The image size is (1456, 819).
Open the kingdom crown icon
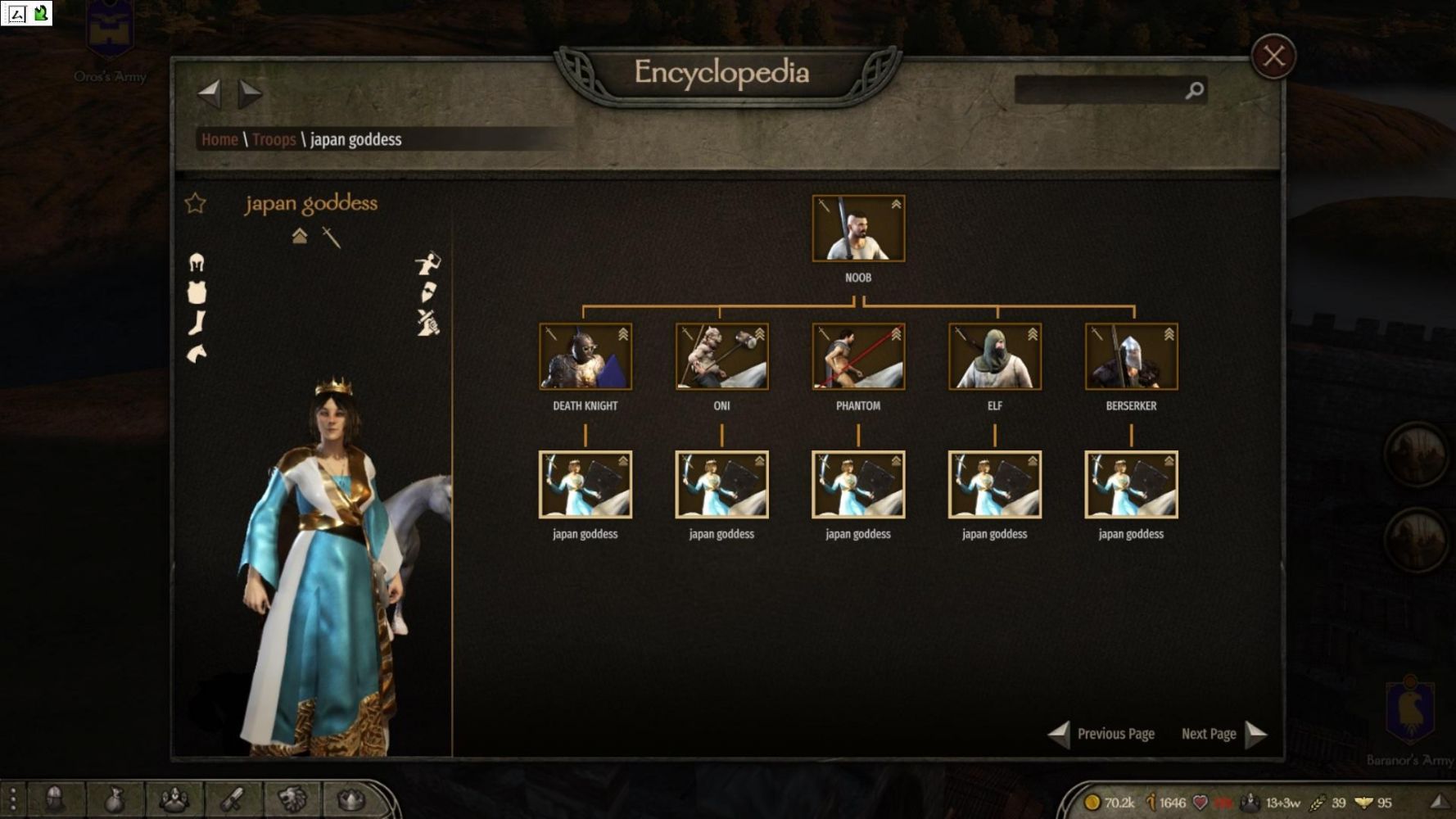(350, 799)
